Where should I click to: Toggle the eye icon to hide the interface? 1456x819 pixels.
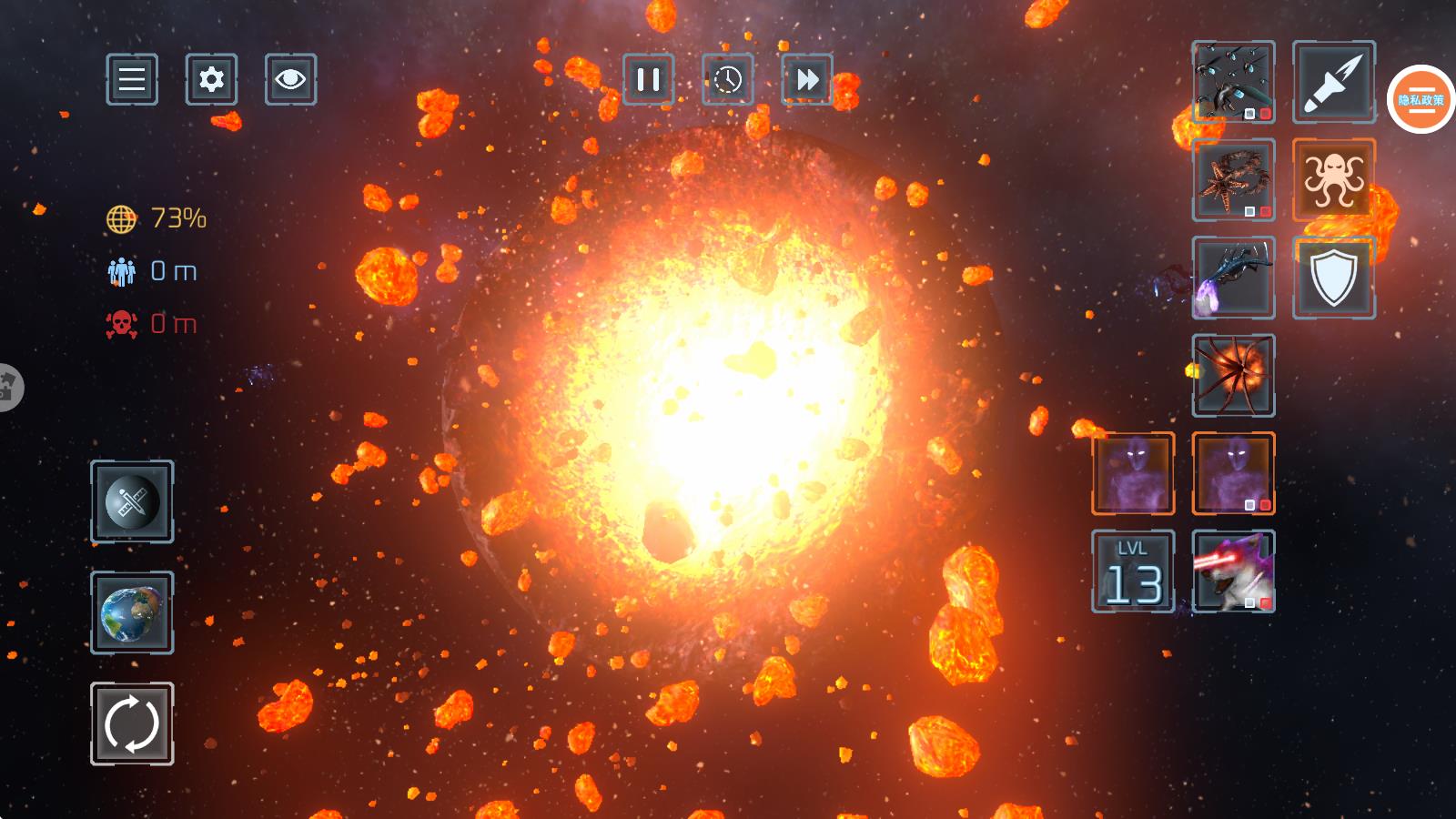290,79
